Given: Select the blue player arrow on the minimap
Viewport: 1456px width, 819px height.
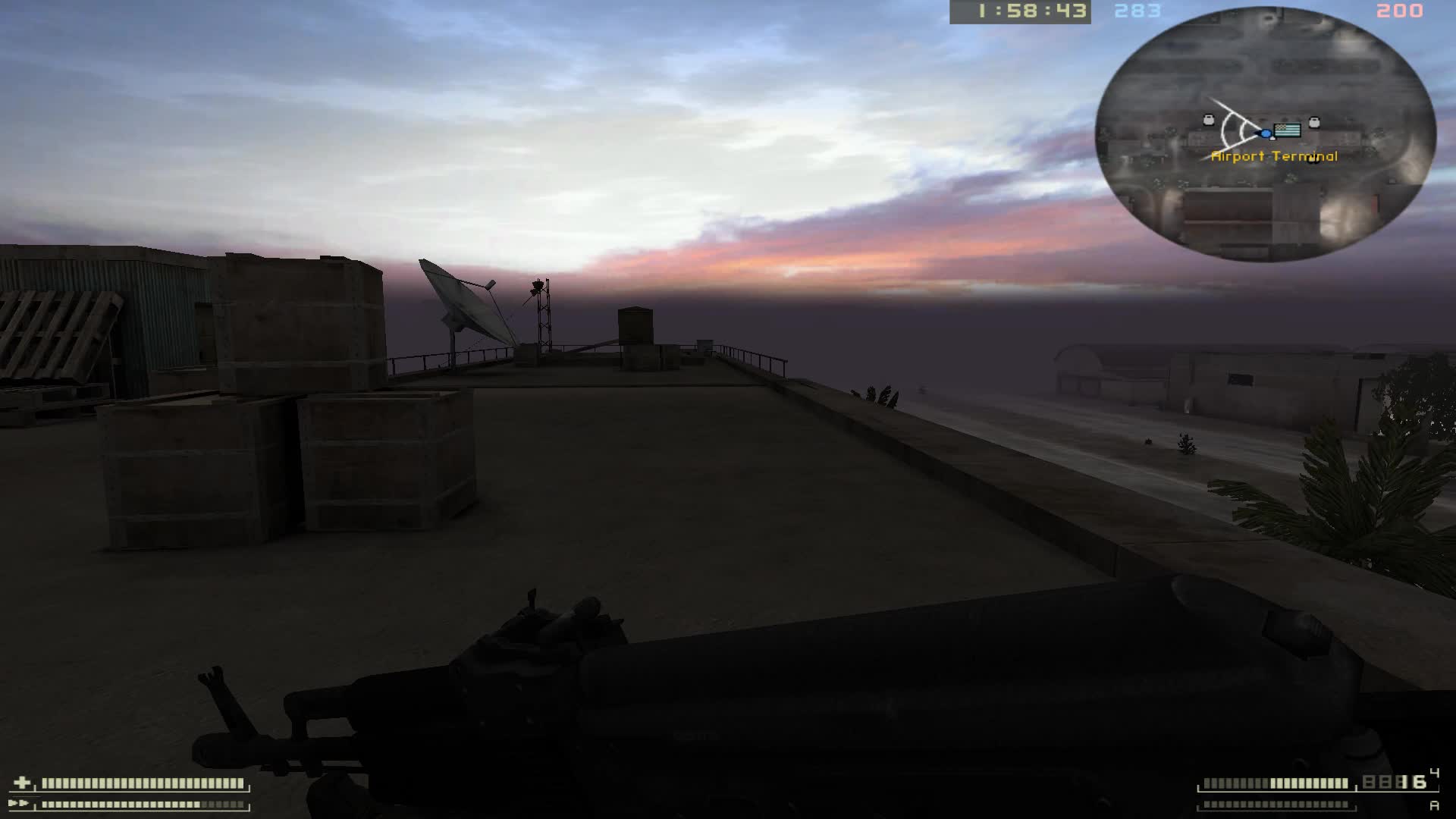Looking at the screenshot, I should click(1265, 134).
